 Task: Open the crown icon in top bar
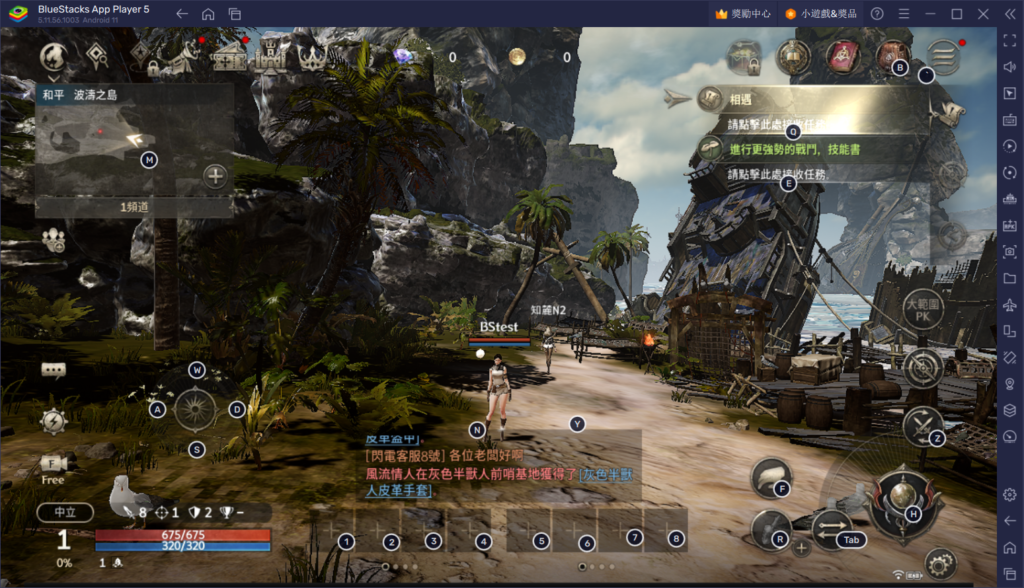tap(313, 57)
